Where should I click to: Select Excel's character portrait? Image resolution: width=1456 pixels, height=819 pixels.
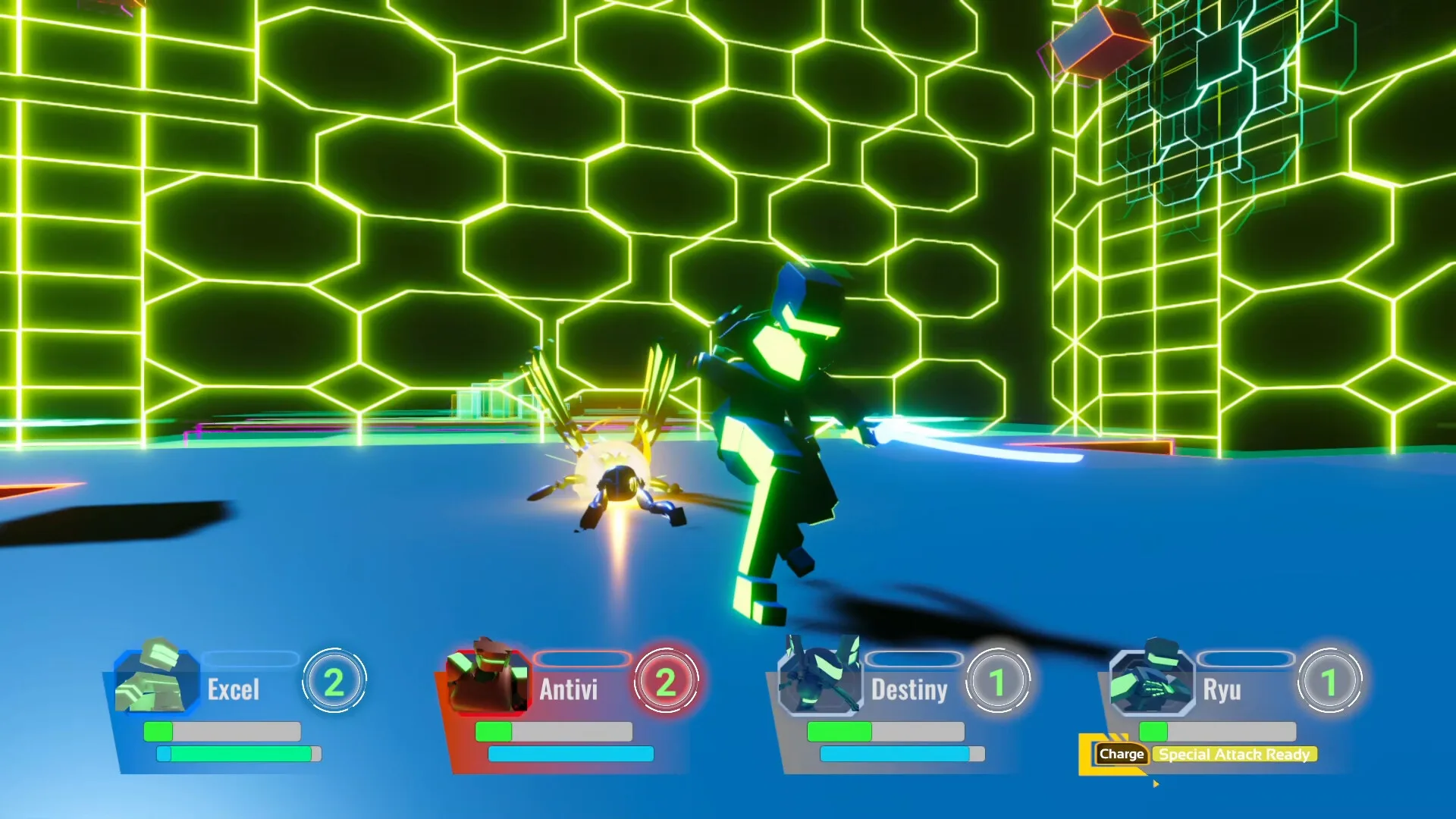[x=155, y=678]
